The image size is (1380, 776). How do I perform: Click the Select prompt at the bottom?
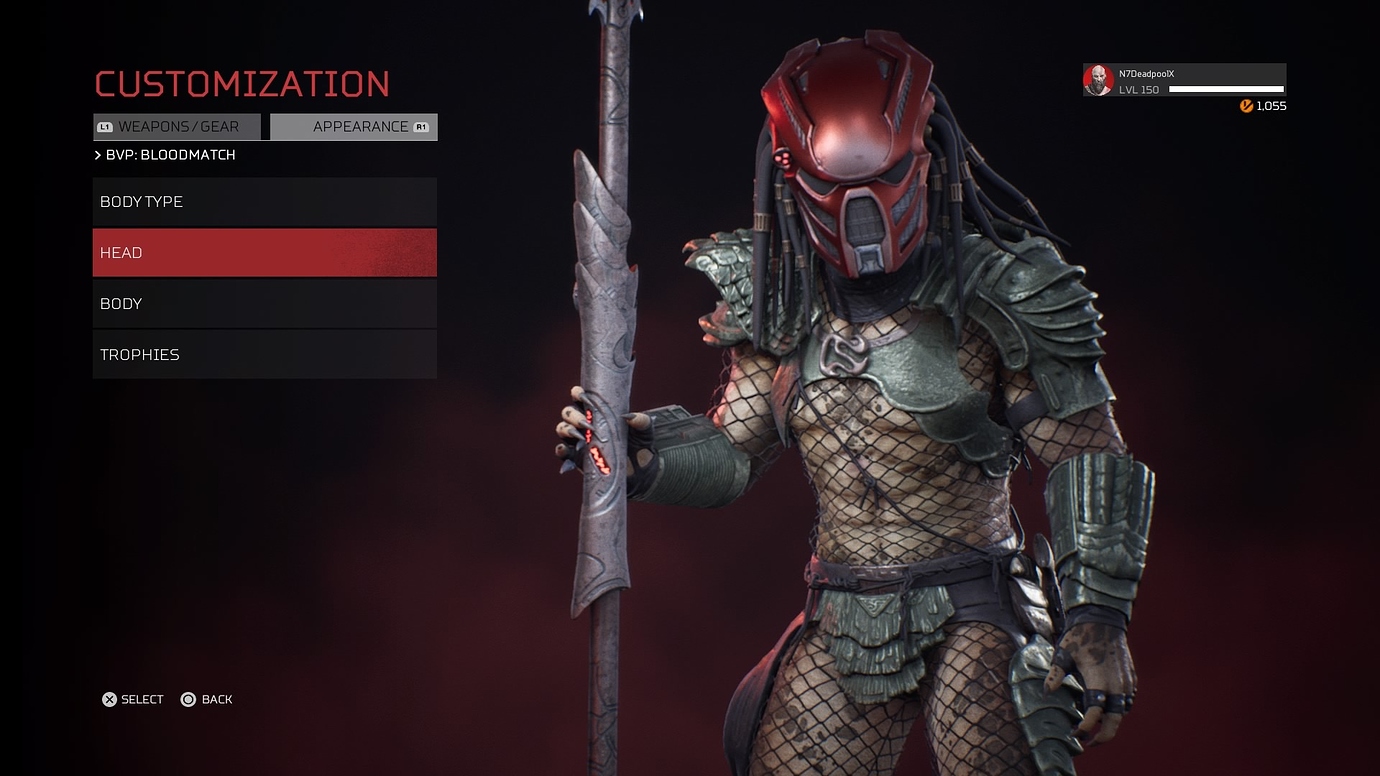click(x=140, y=699)
